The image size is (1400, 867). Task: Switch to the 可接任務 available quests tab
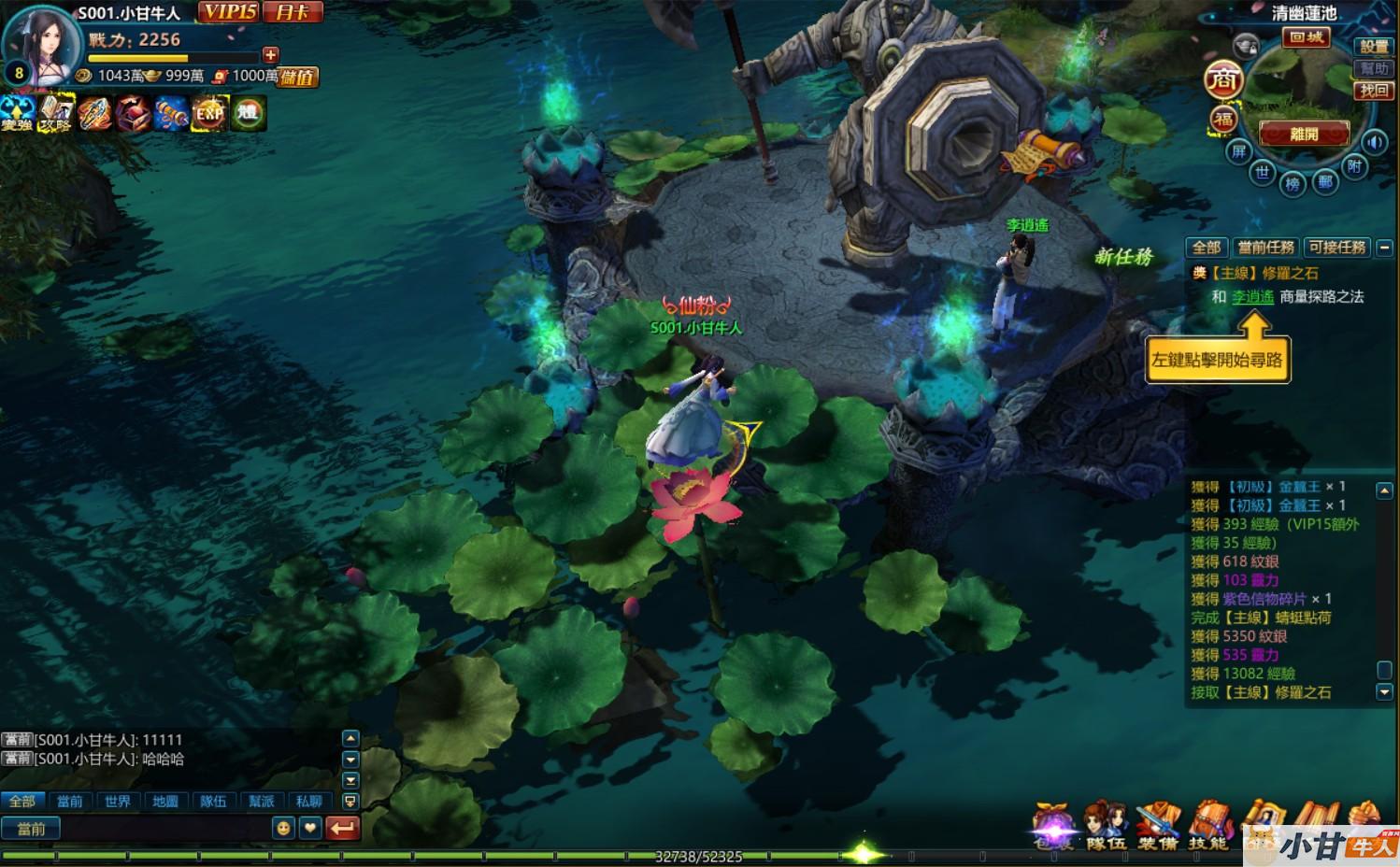tap(1336, 248)
